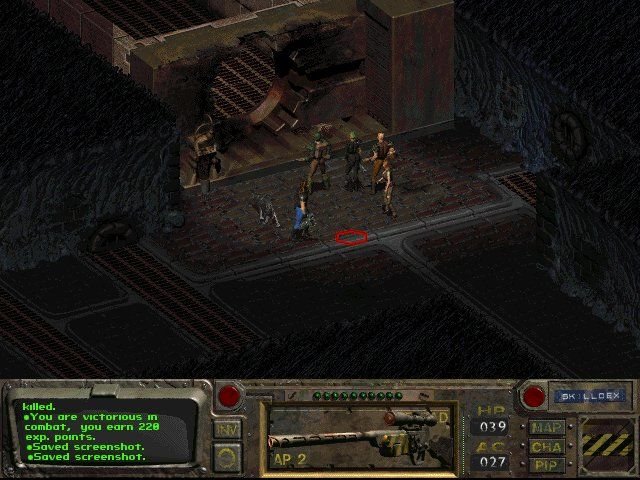Open the inventory with the INV button
The height and width of the screenshot is (480, 640).
pos(227,429)
